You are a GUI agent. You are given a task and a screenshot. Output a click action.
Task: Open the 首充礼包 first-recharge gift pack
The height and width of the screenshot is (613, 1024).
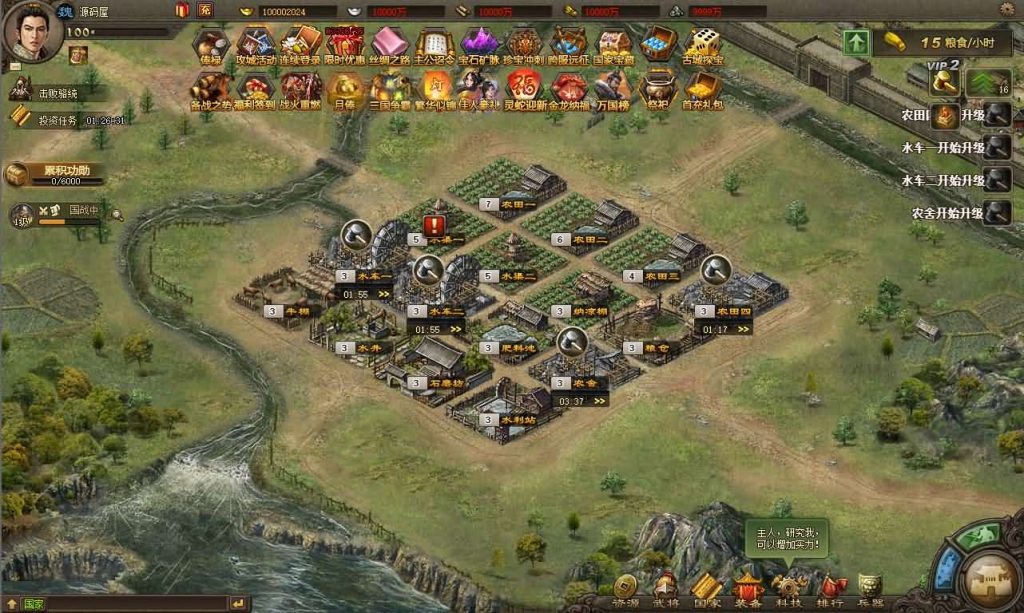click(x=702, y=89)
